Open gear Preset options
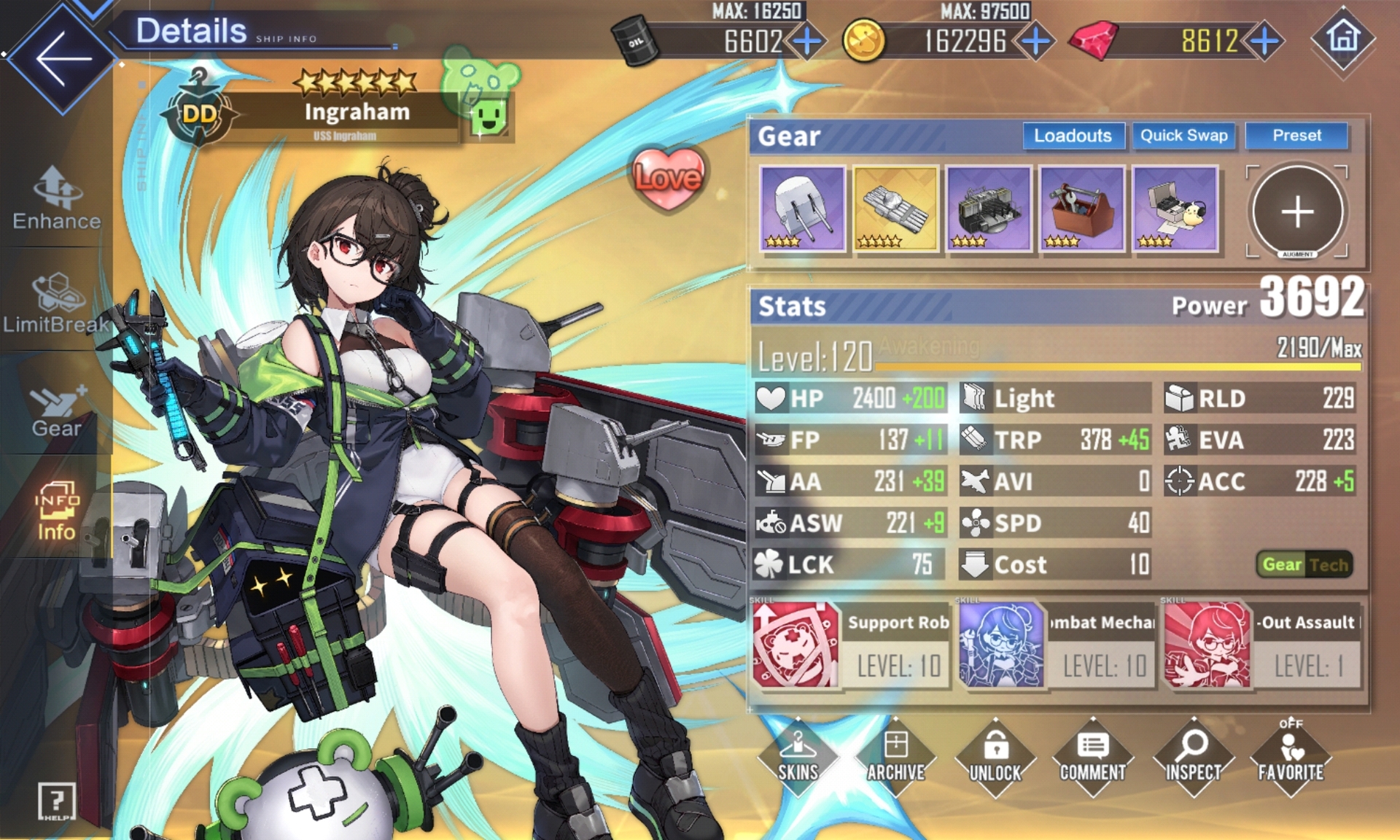Screen dimensions: 1400x840 pos(1296,136)
